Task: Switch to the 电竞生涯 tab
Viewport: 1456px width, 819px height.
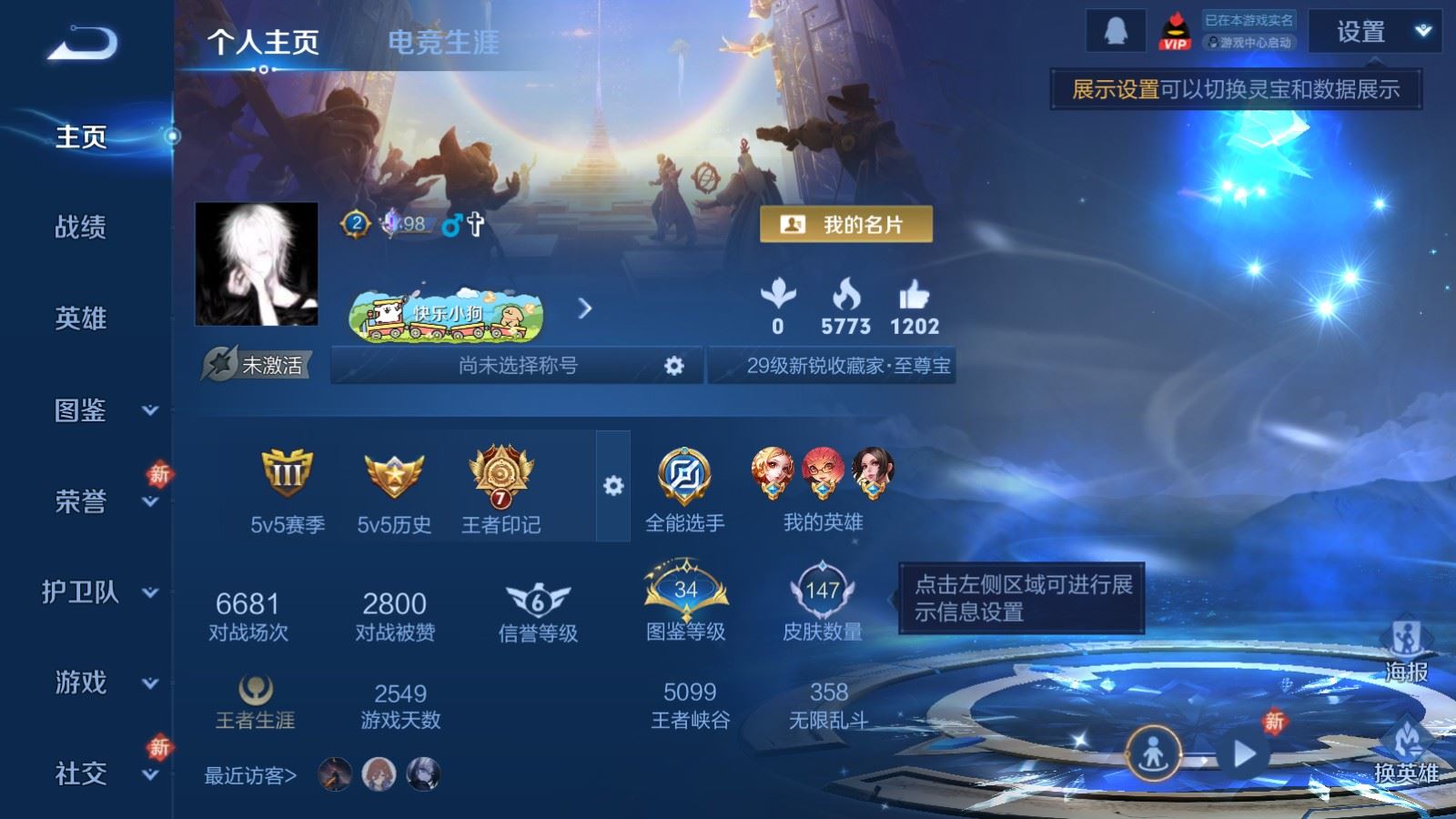Action: pyautogui.click(x=443, y=43)
